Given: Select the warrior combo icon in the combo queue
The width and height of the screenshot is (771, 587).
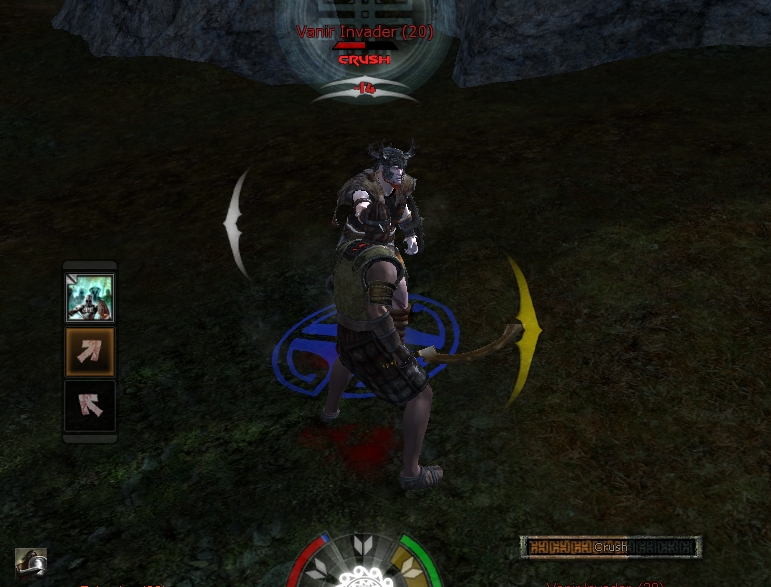Looking at the screenshot, I should tap(90, 298).
